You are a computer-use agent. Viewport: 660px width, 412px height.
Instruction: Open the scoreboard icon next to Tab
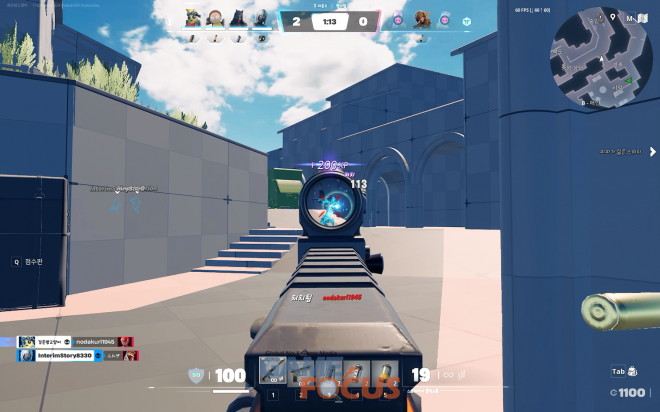coord(632,372)
